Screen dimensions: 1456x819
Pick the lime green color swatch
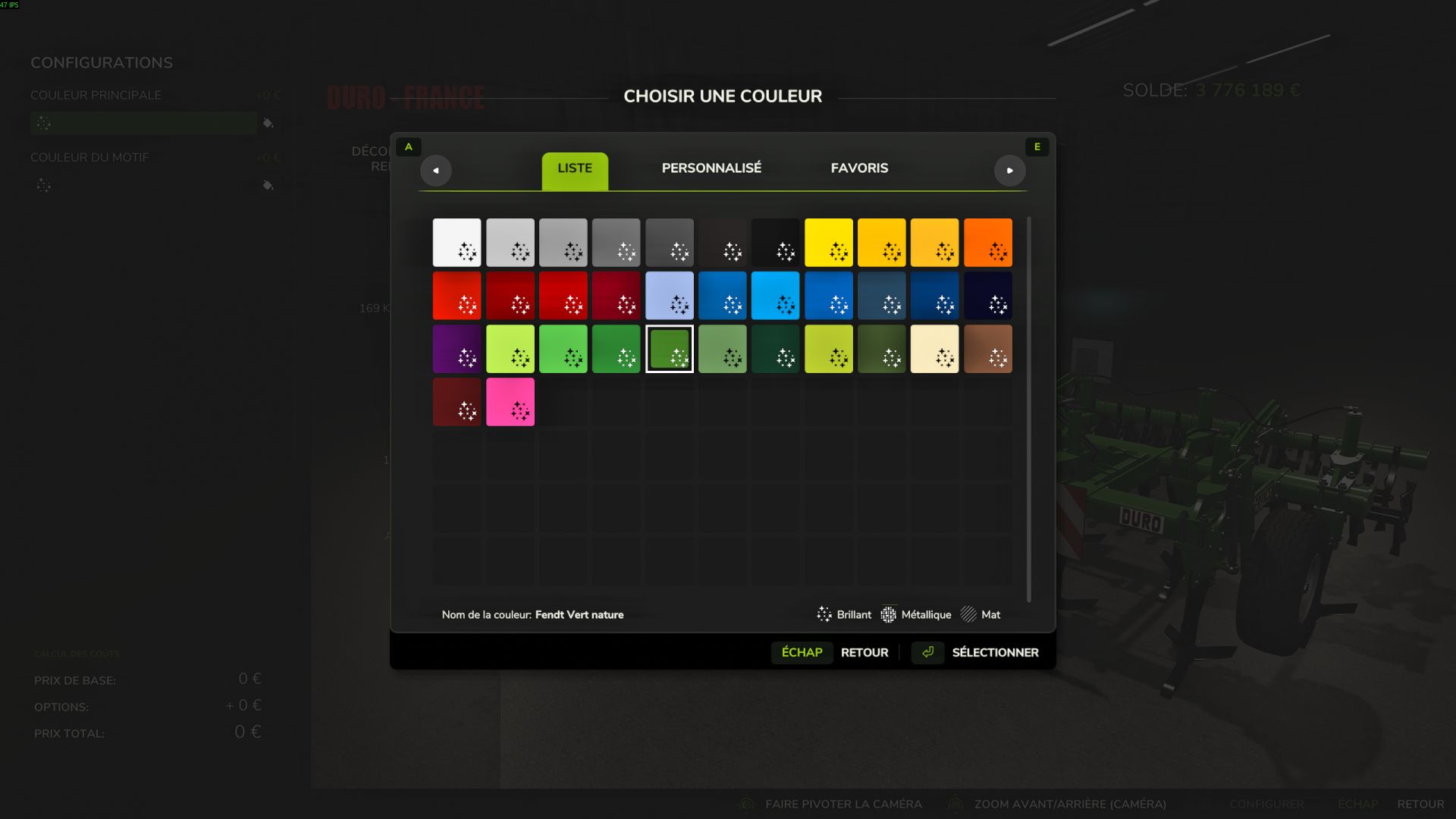(x=510, y=349)
